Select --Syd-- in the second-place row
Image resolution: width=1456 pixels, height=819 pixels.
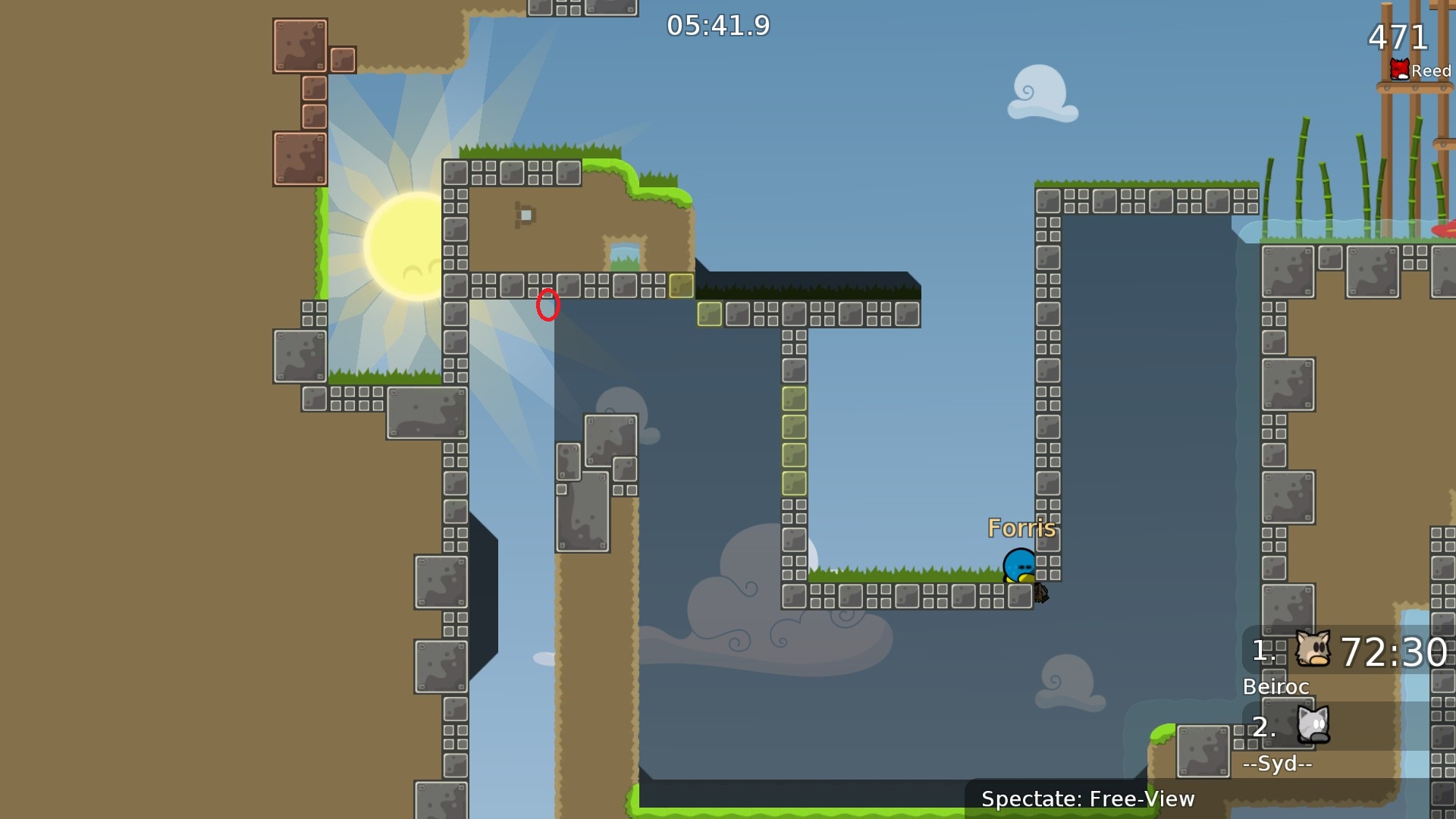[x=1277, y=763]
